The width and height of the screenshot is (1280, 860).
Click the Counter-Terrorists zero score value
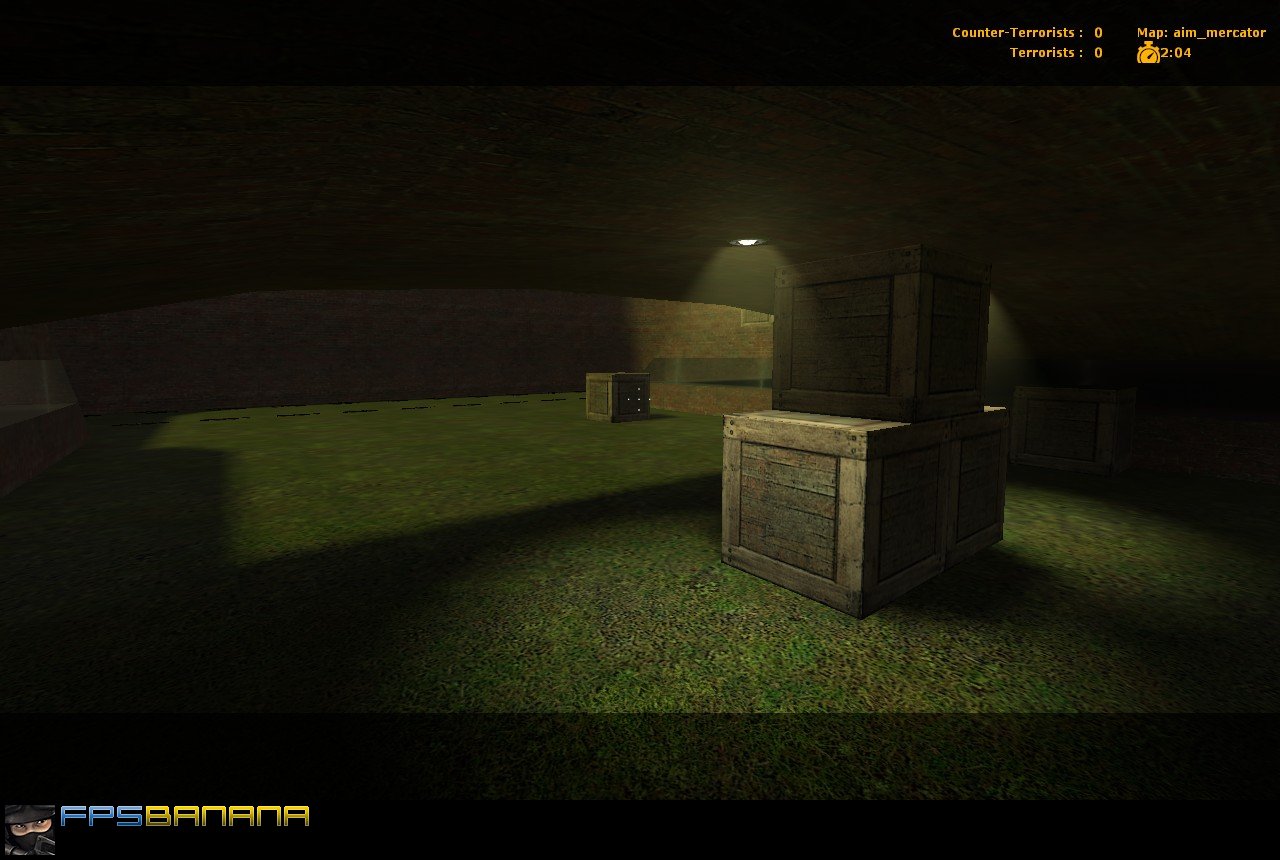(x=1096, y=32)
